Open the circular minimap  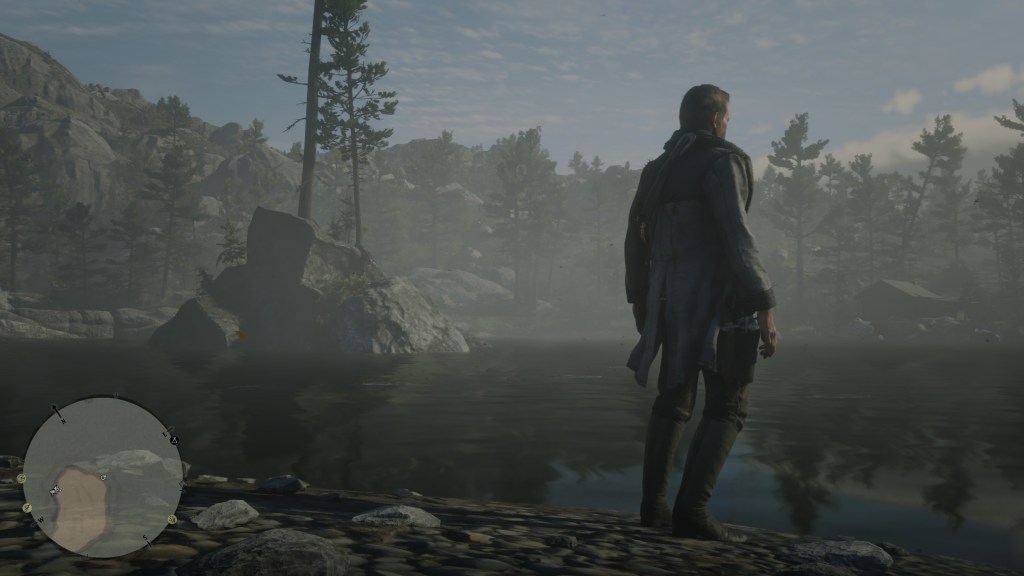[102, 477]
